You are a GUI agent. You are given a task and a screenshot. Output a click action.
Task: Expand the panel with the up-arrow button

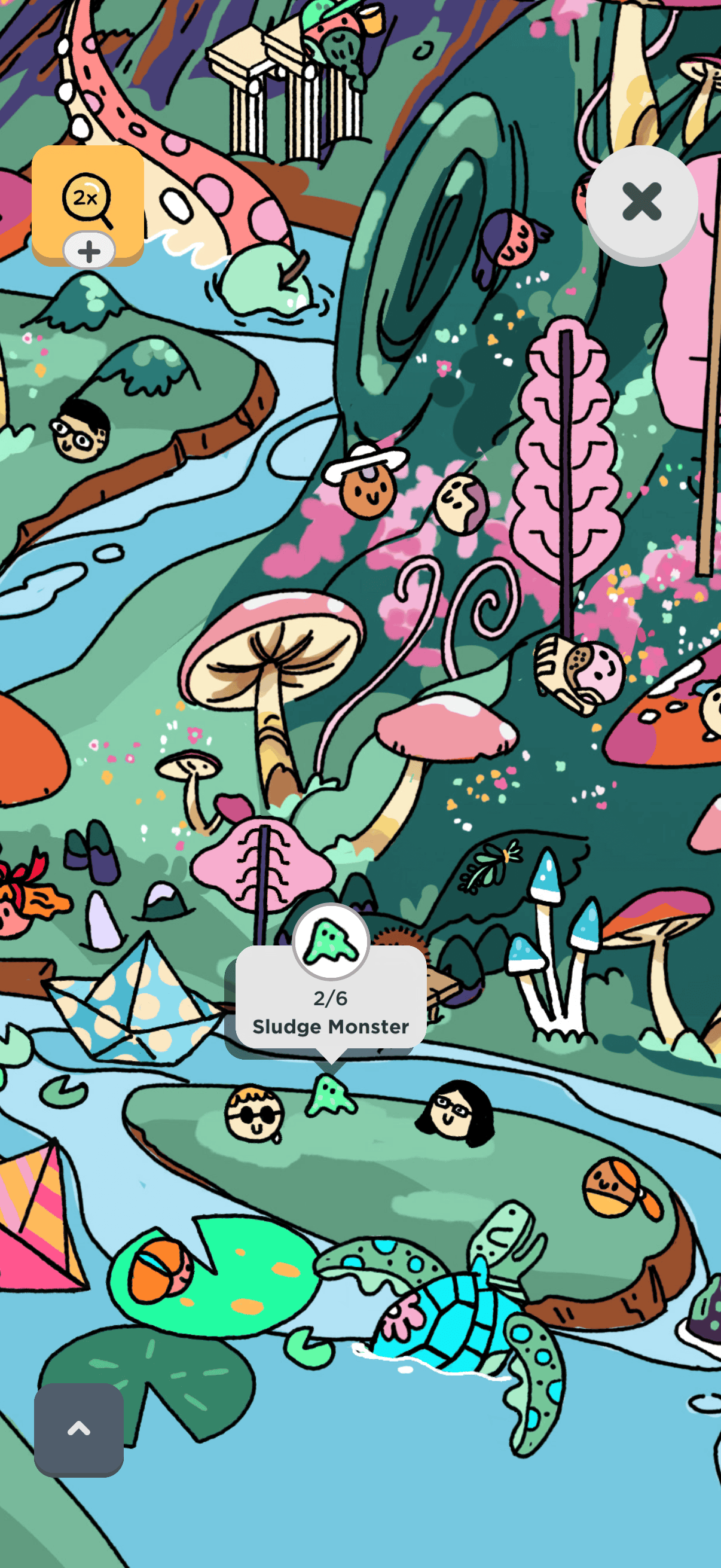tap(78, 1429)
